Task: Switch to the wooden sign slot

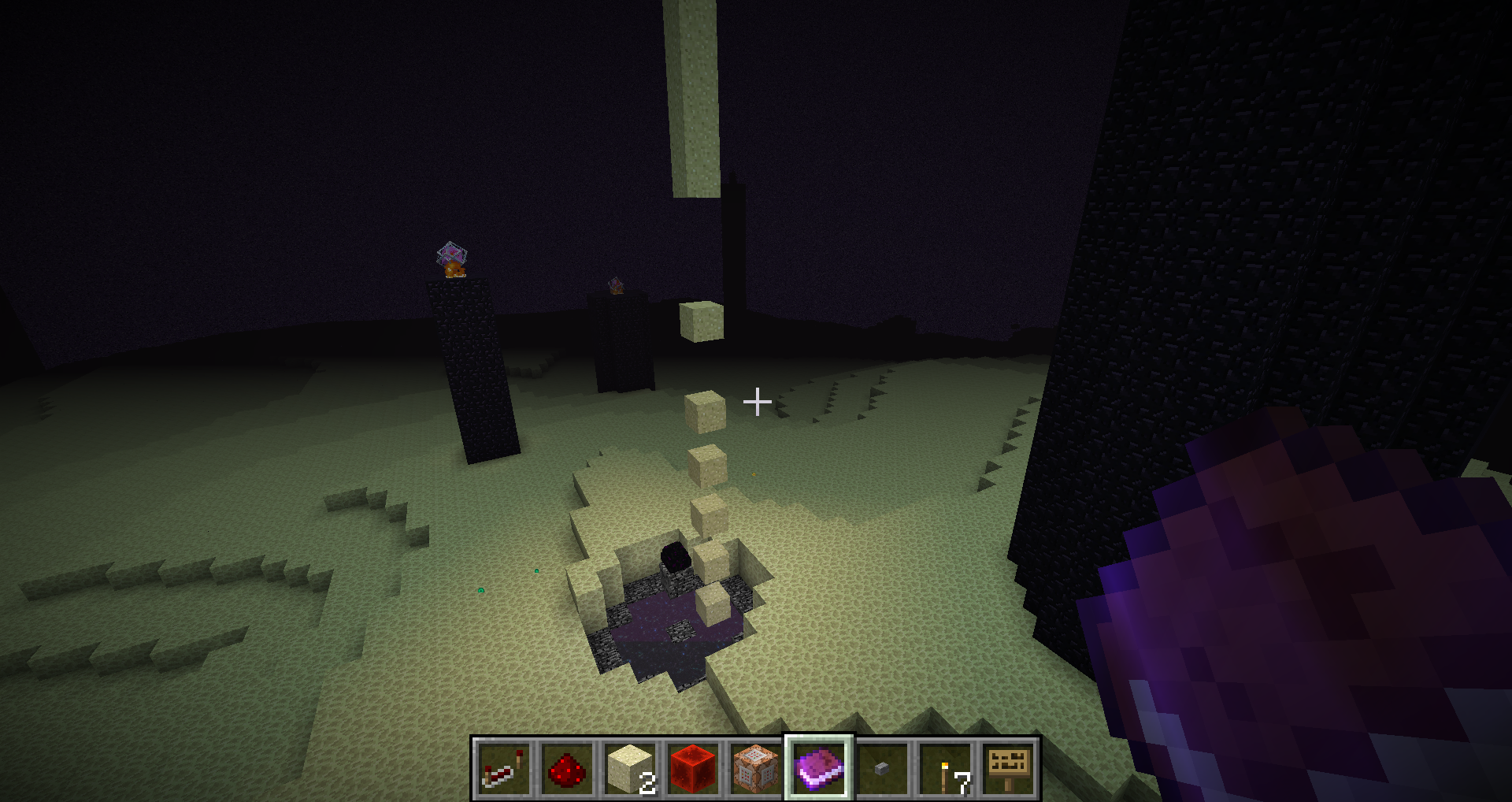Action: tap(1008, 768)
